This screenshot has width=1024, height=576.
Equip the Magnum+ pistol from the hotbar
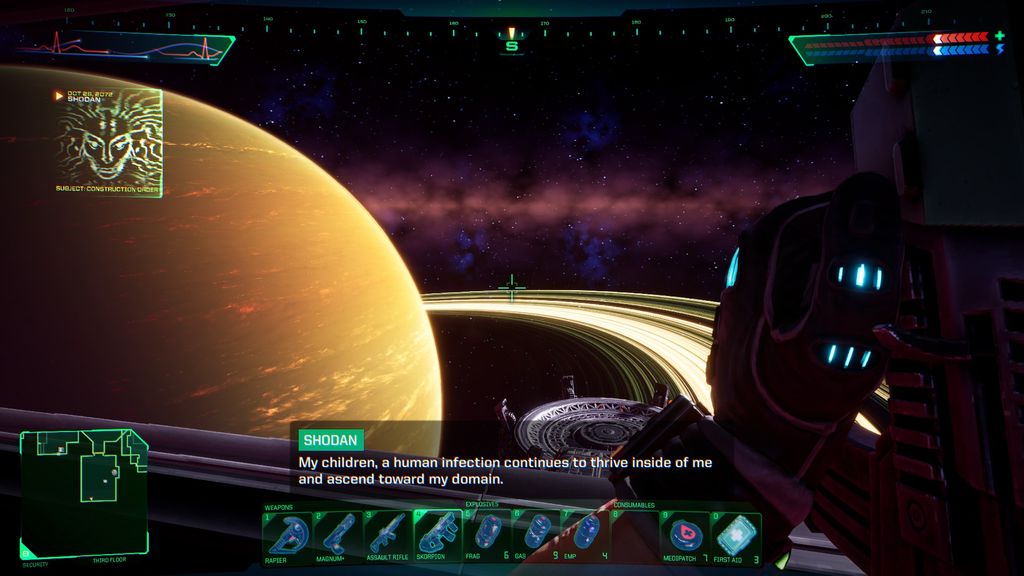pos(337,537)
